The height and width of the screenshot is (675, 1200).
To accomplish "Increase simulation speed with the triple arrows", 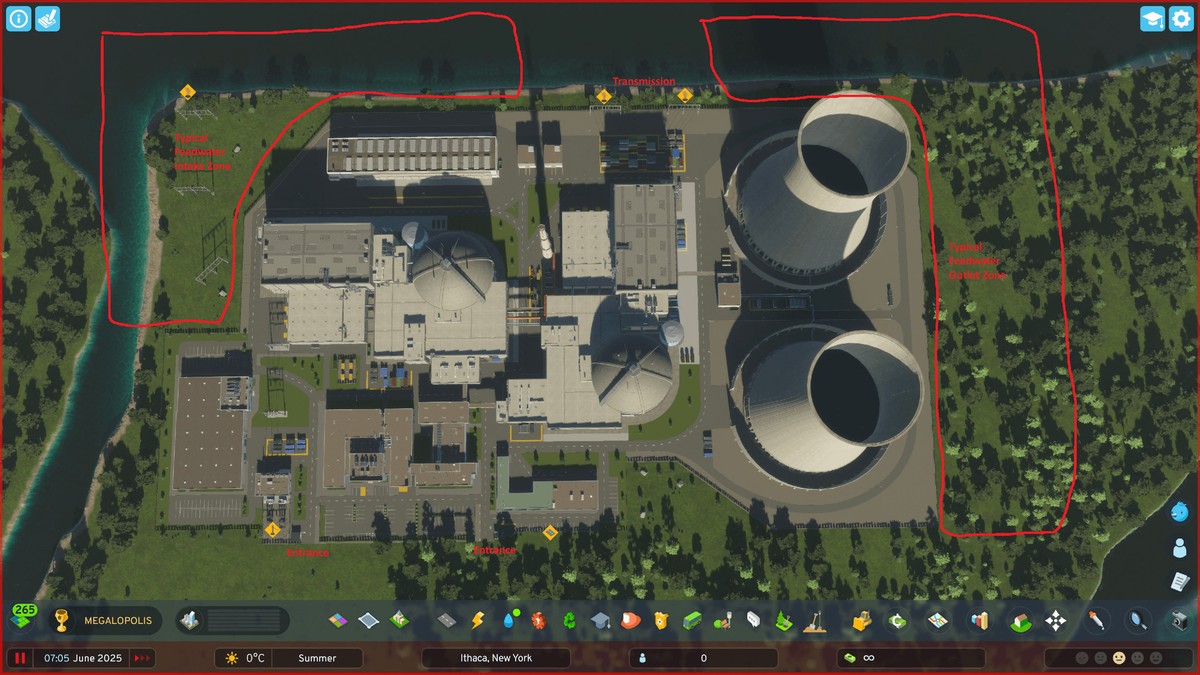I will [142, 658].
